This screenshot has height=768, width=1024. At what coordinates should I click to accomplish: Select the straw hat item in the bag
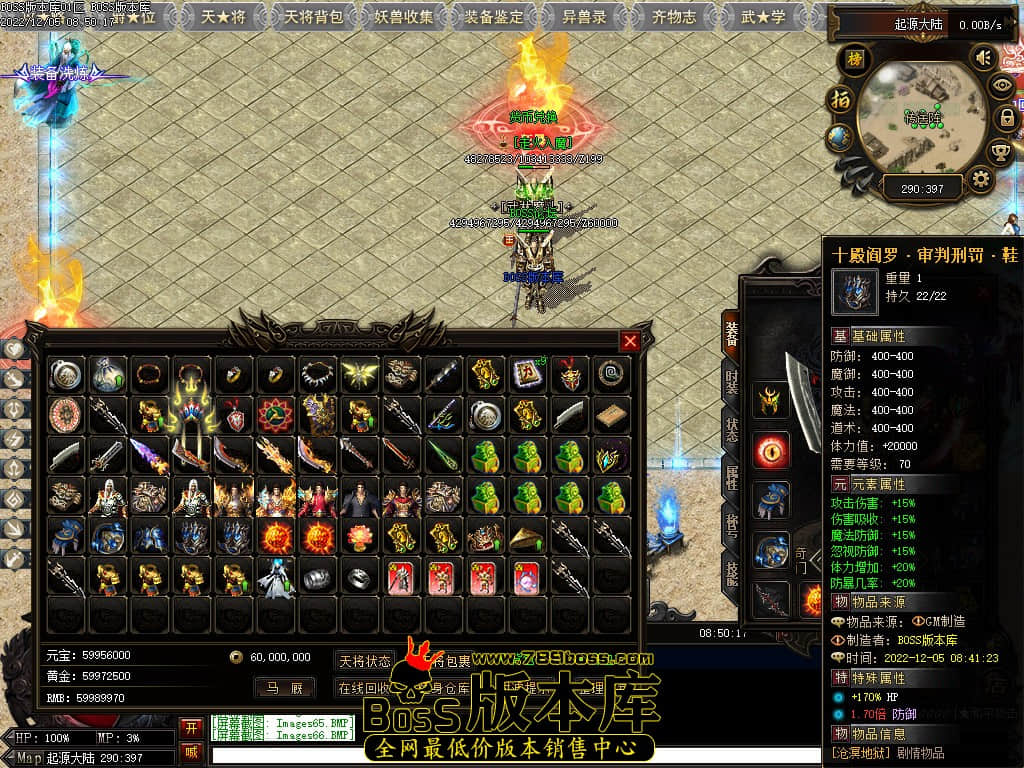point(527,538)
